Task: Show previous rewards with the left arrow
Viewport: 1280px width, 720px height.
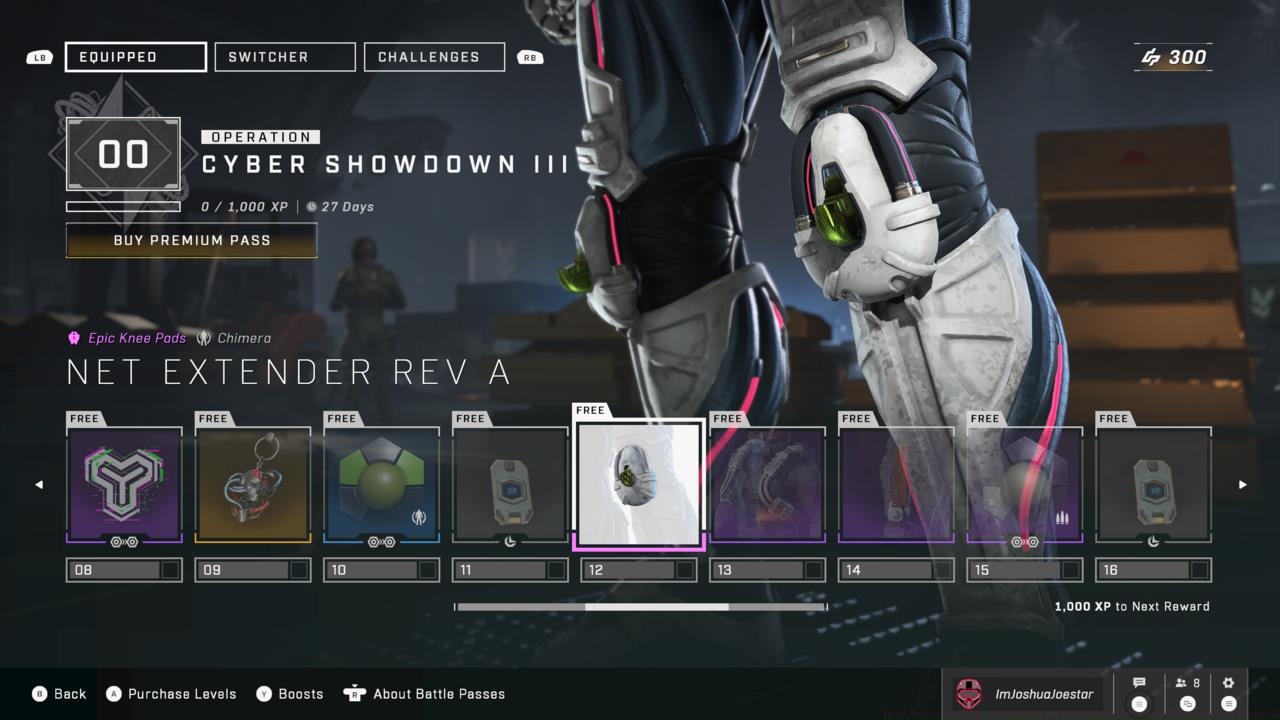Action: (40, 485)
